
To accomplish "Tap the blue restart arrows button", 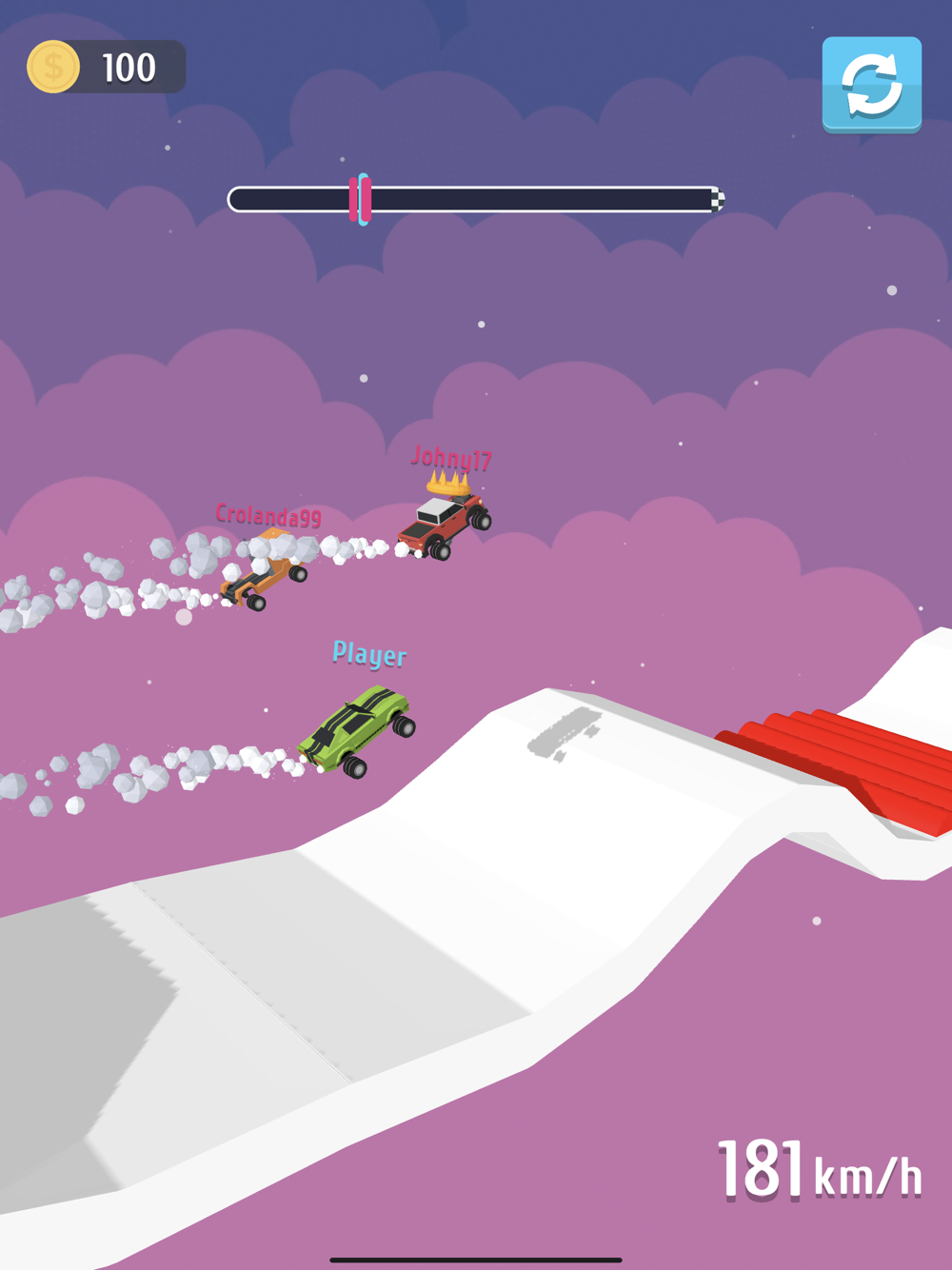I will click(871, 84).
